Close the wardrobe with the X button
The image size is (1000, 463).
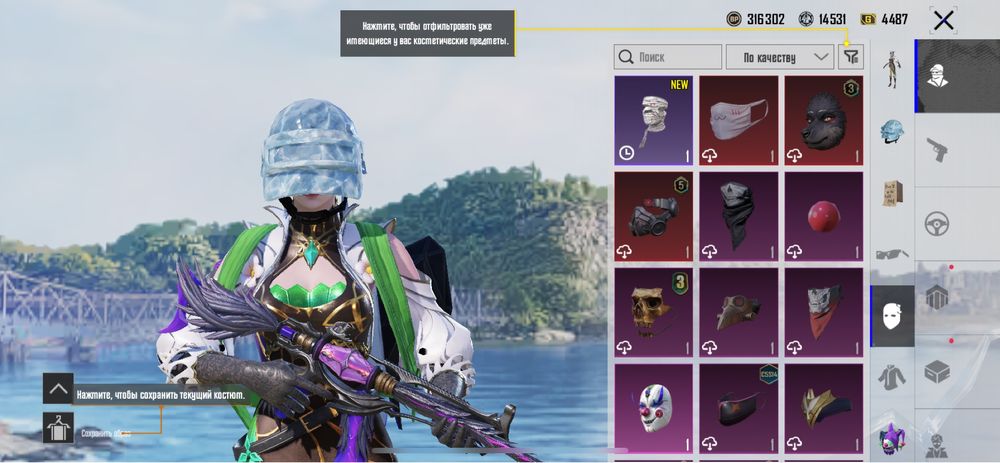click(942, 20)
